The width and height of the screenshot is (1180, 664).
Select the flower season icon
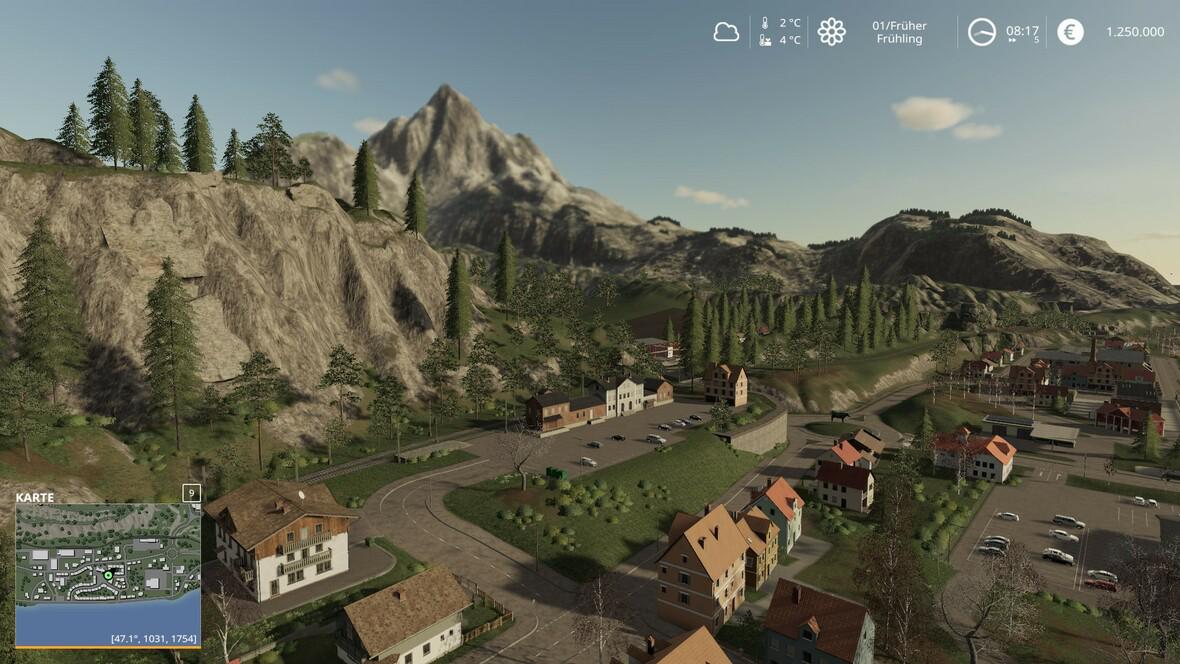click(831, 32)
